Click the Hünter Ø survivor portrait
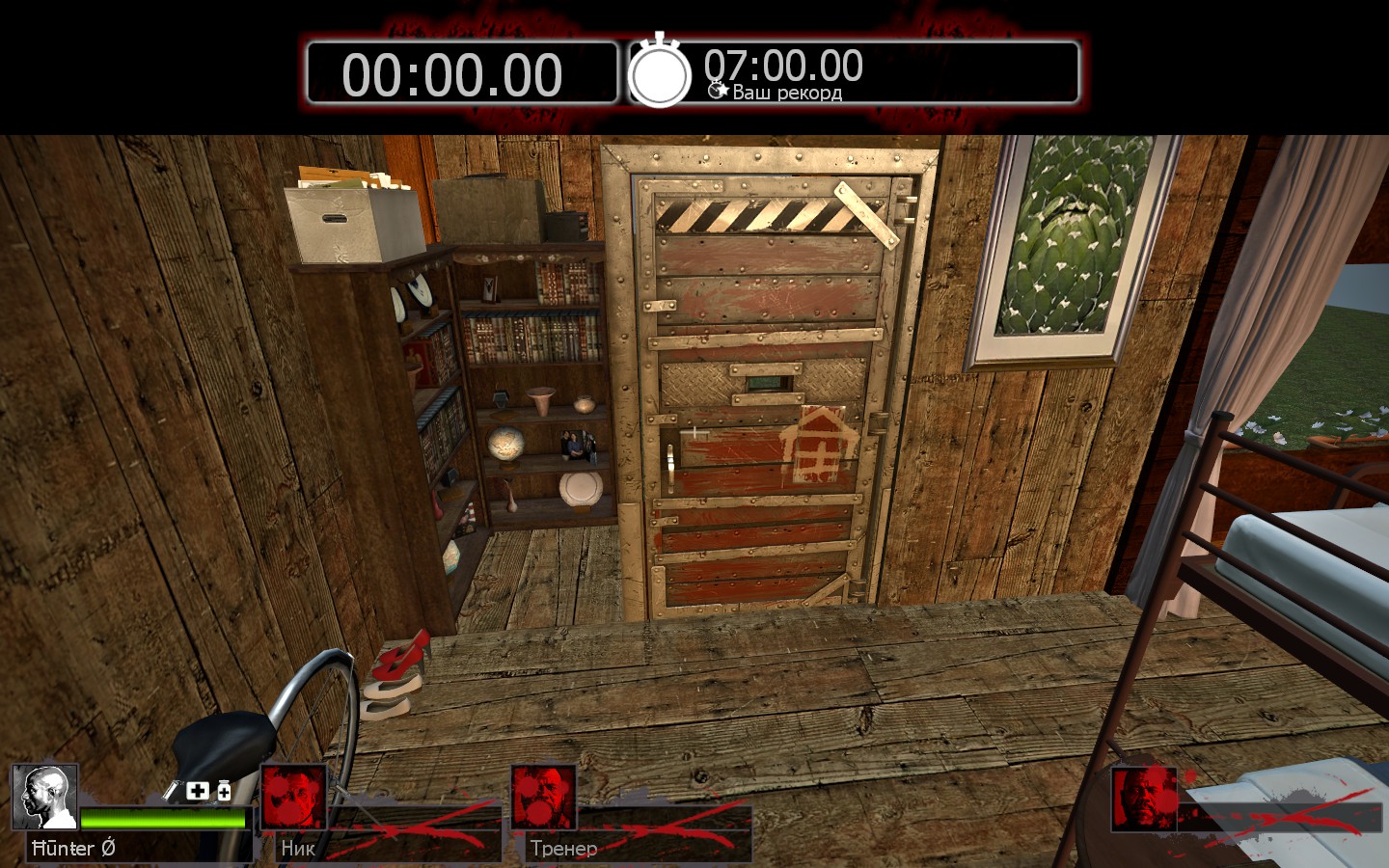The width and height of the screenshot is (1389, 868). 45,797
